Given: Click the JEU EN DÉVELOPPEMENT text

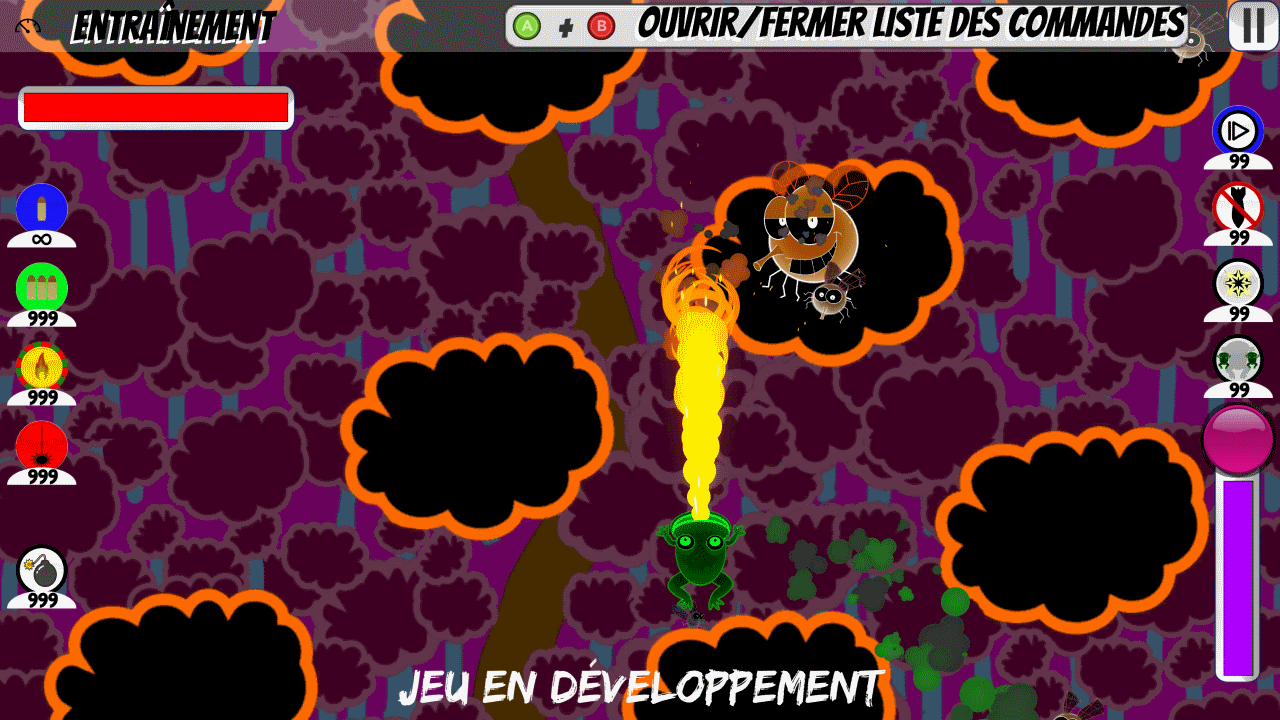Looking at the screenshot, I should point(640,686).
